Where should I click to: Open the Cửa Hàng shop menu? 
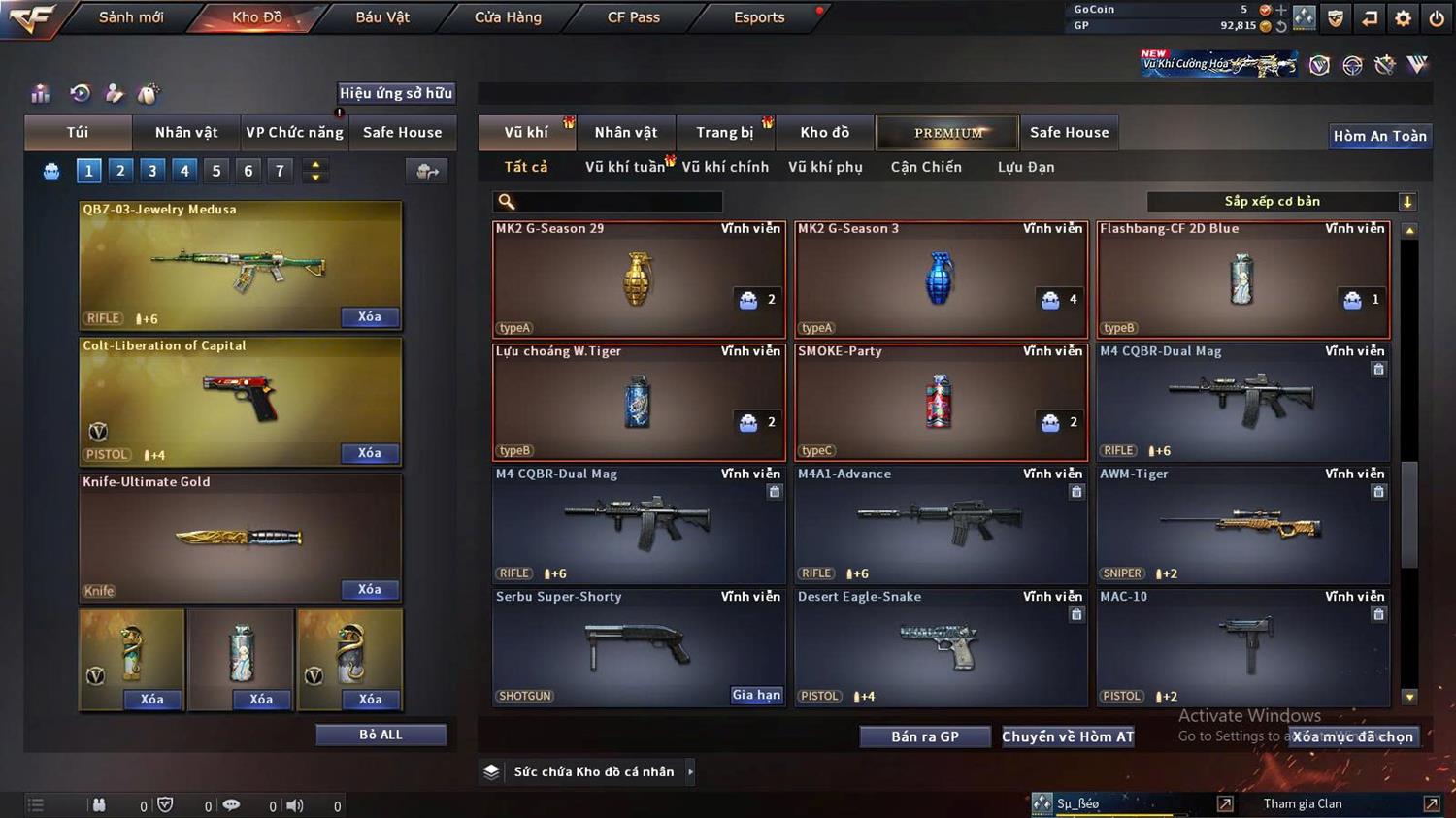click(508, 17)
